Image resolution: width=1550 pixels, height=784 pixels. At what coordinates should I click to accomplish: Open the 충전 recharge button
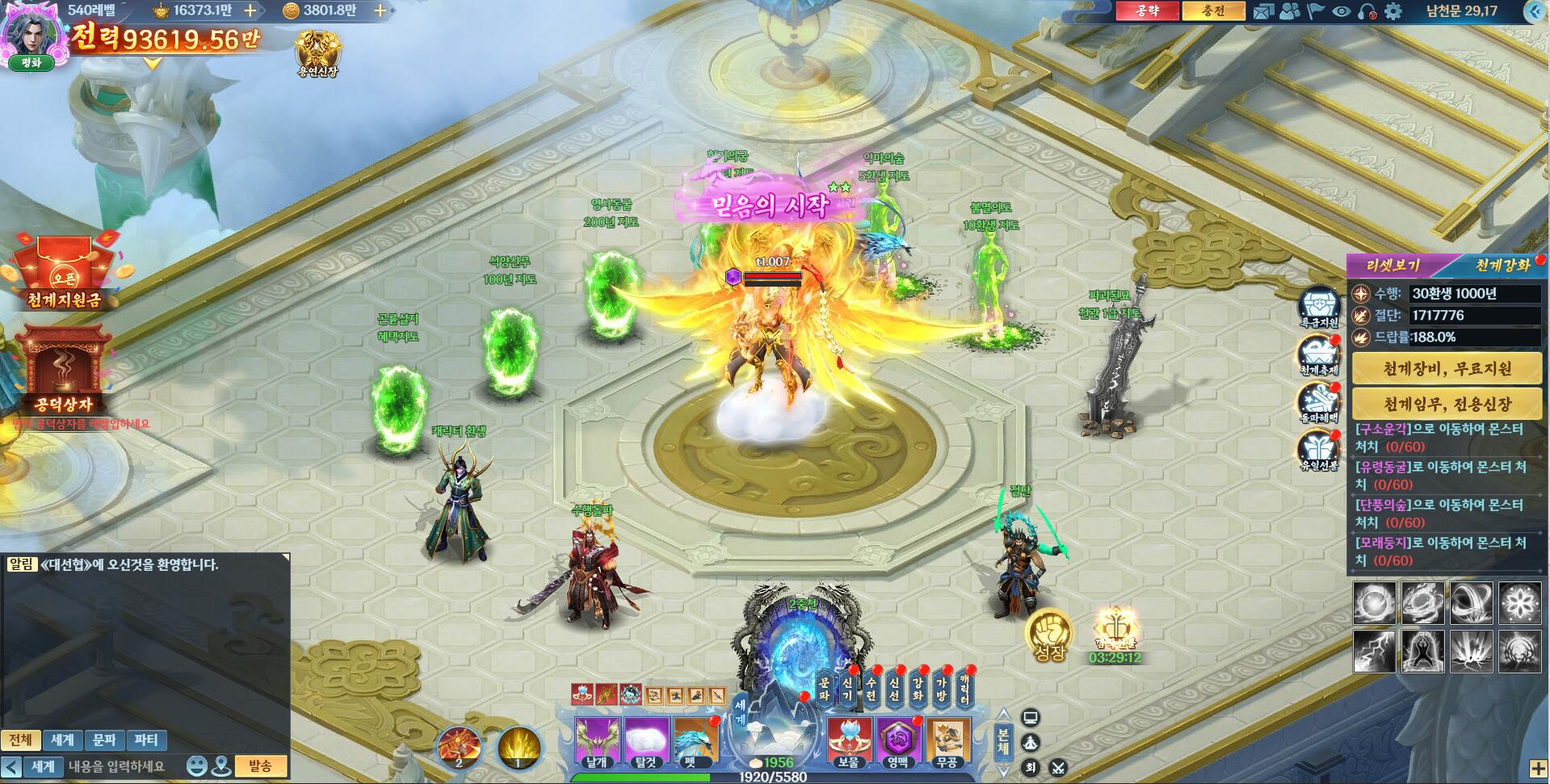click(1212, 10)
